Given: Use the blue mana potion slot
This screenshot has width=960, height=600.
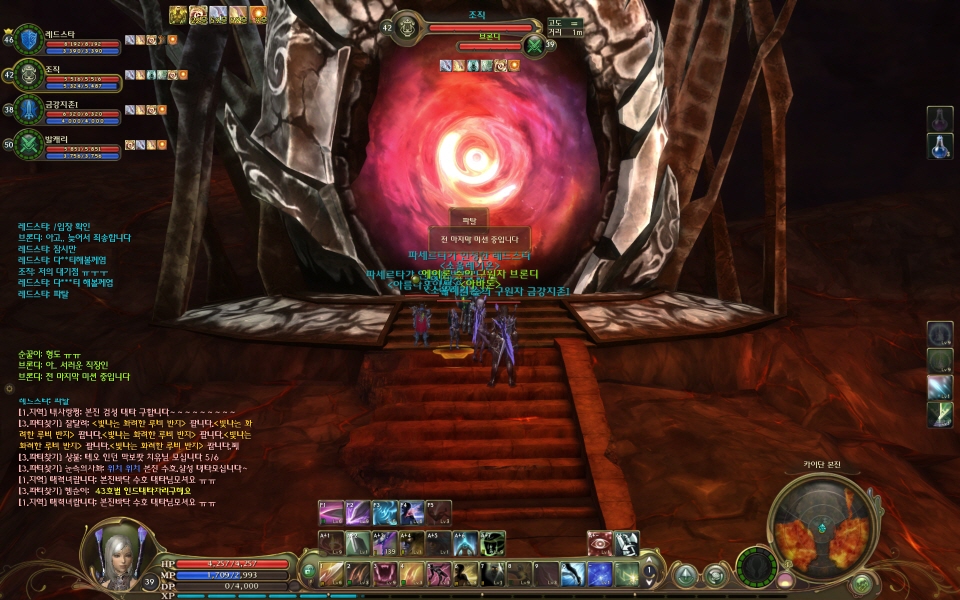Looking at the screenshot, I should (x=940, y=147).
